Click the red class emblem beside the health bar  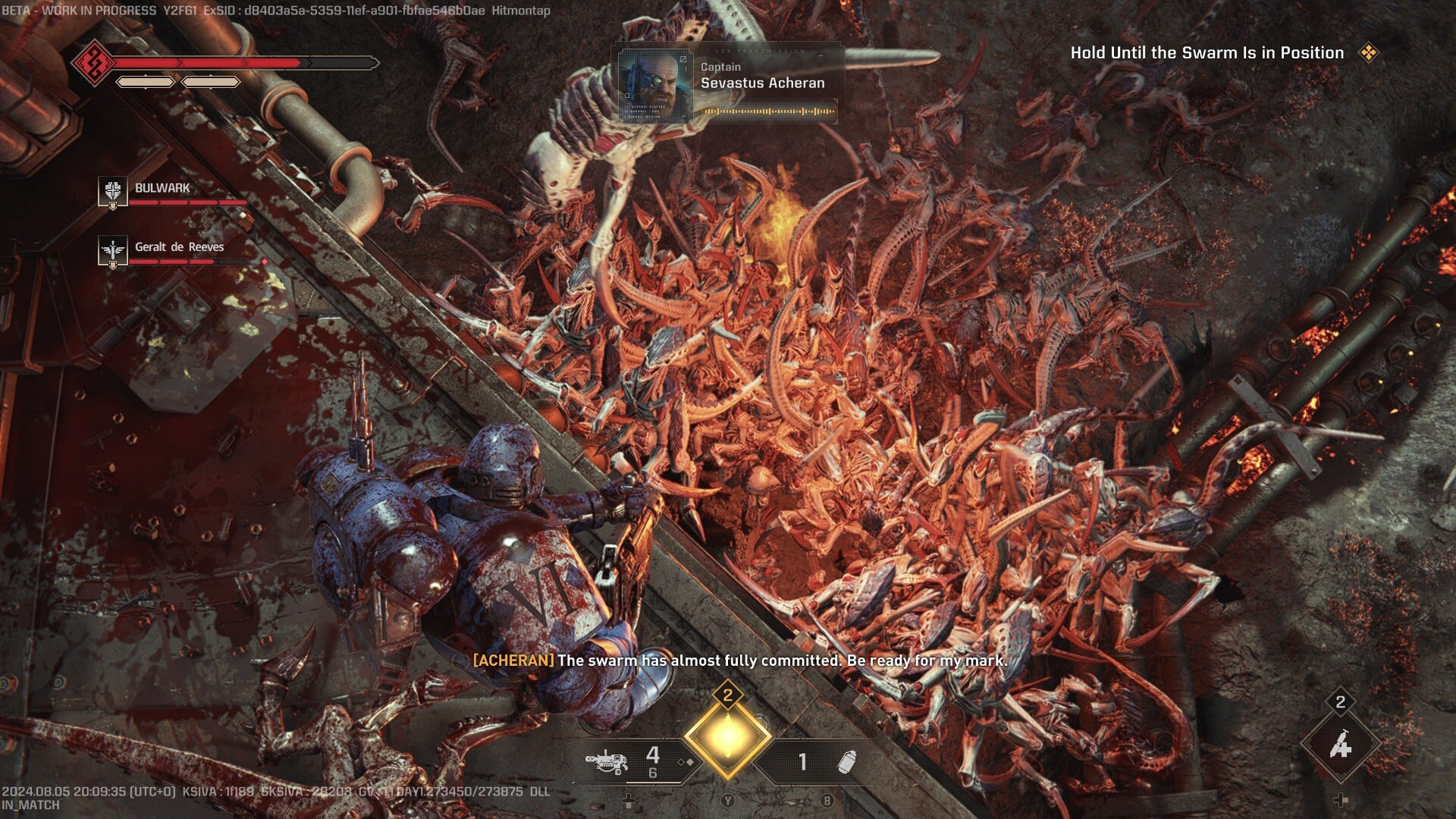pos(93,62)
